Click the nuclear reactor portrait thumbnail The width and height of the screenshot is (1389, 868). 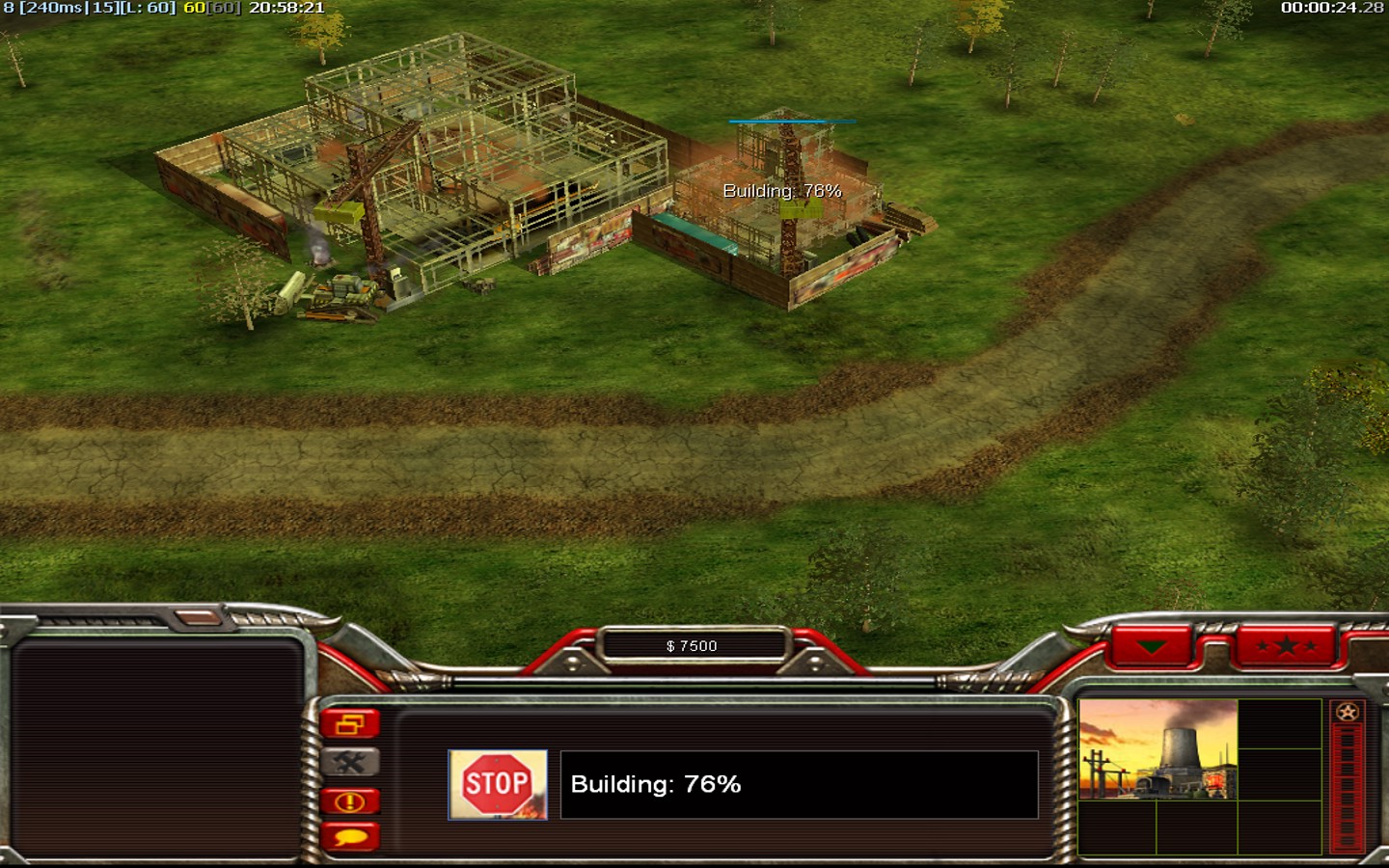click(x=1157, y=749)
